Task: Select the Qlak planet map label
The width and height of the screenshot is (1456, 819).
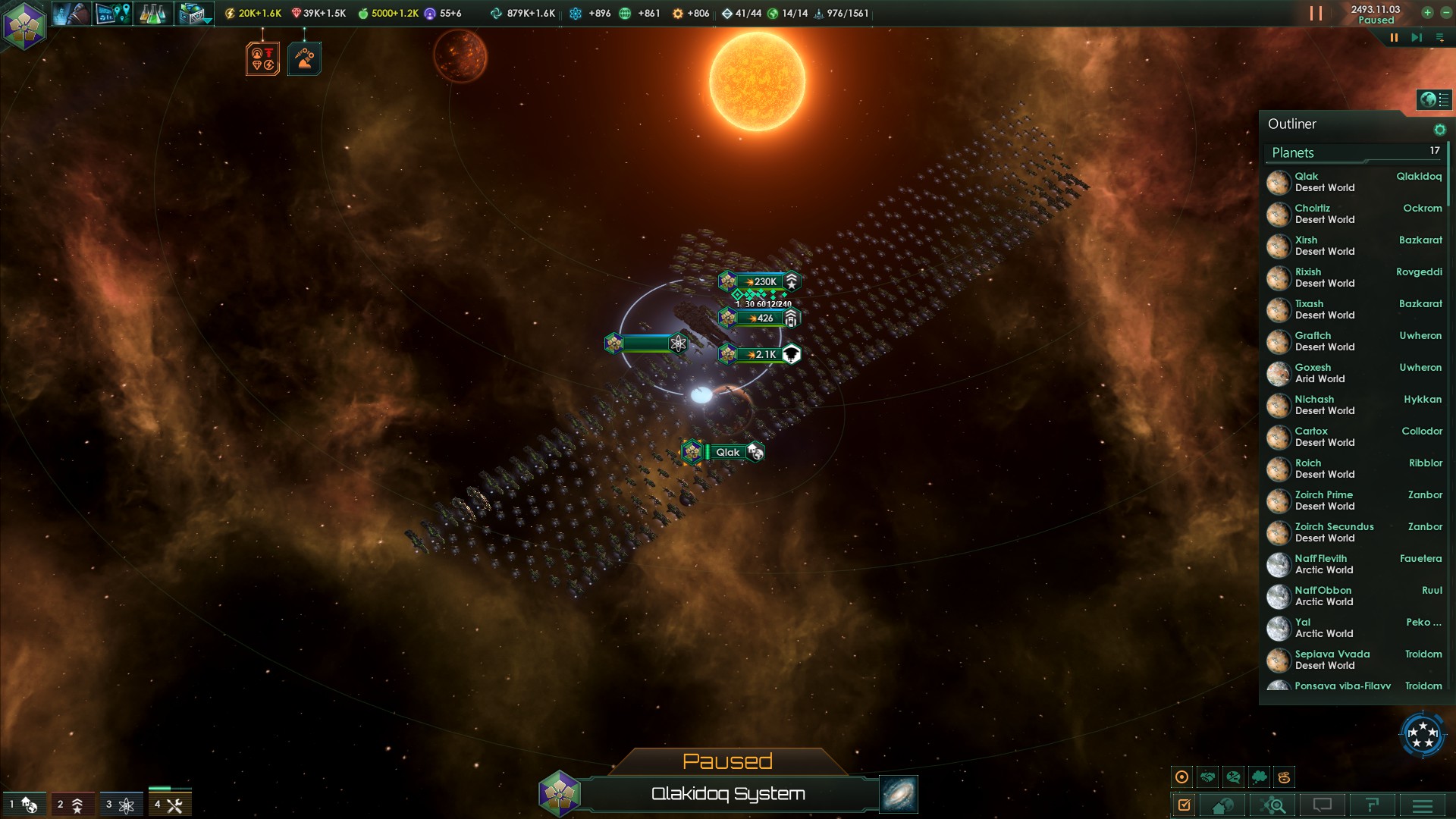Action: coord(726,452)
